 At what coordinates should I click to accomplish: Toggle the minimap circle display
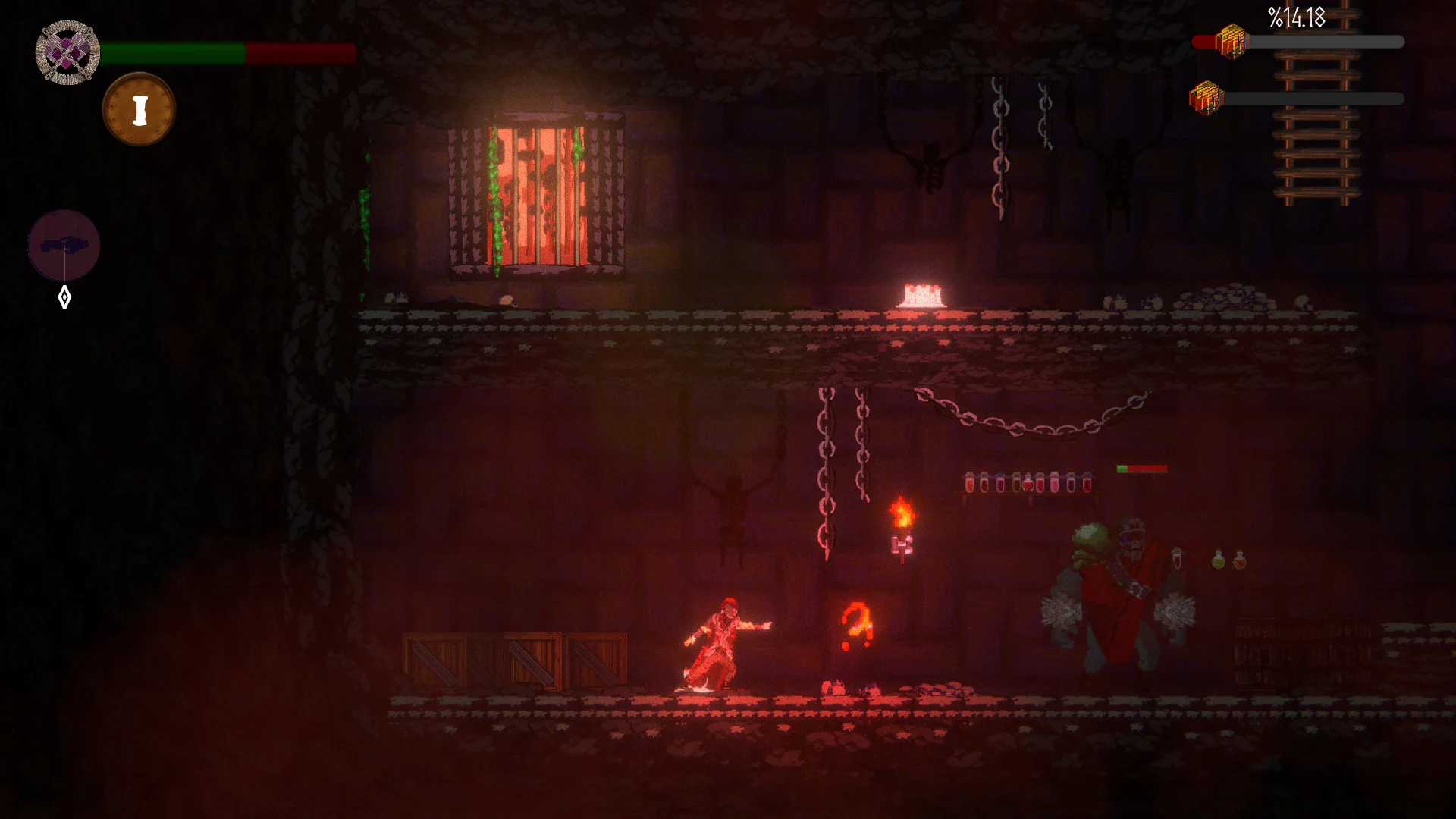64,245
